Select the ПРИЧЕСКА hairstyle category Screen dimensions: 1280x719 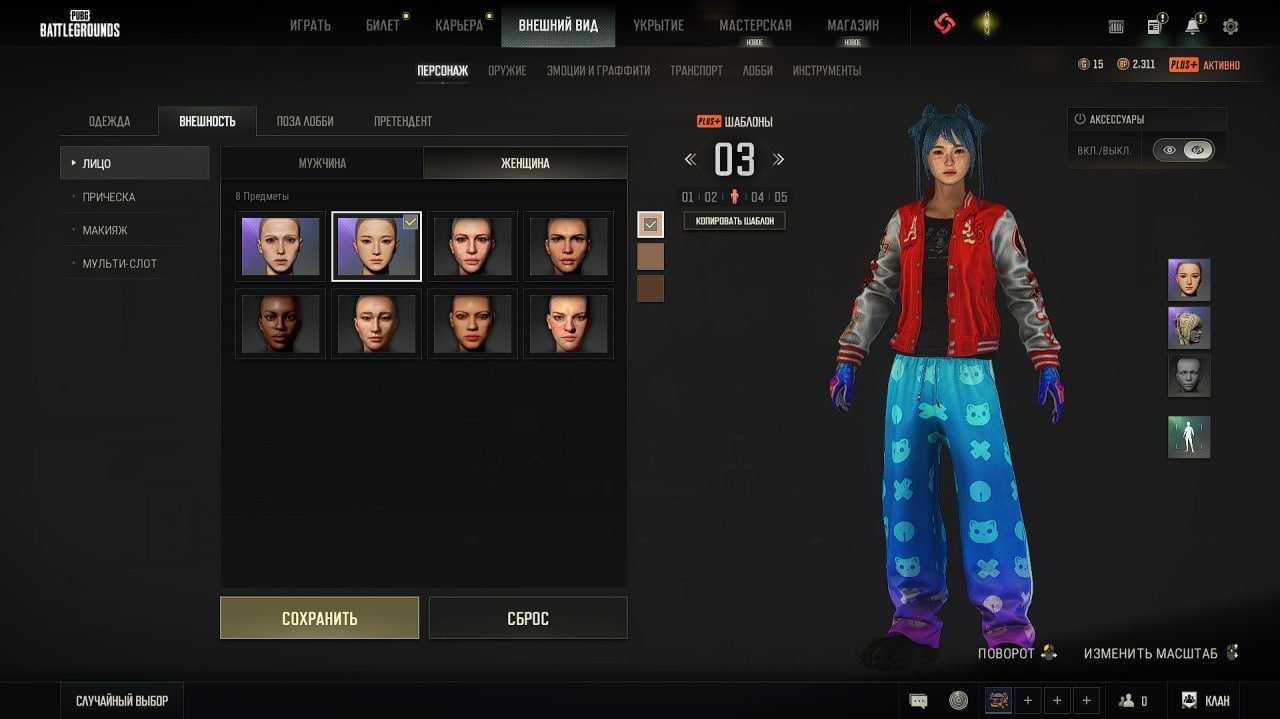click(109, 197)
